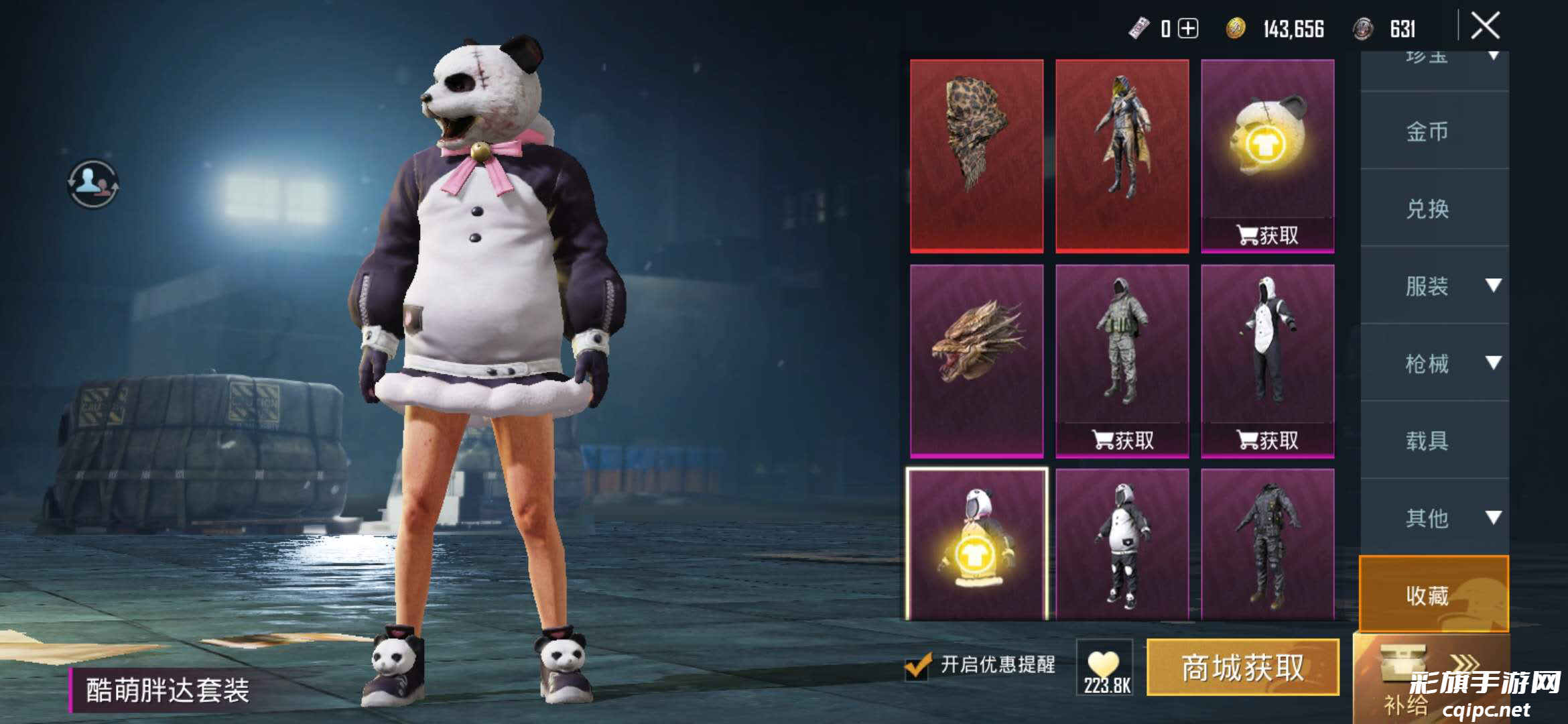The width and height of the screenshot is (1568, 724).
Task: Toggle the 开启优惠提醒 discount reminder checkbox
Action: tap(917, 665)
